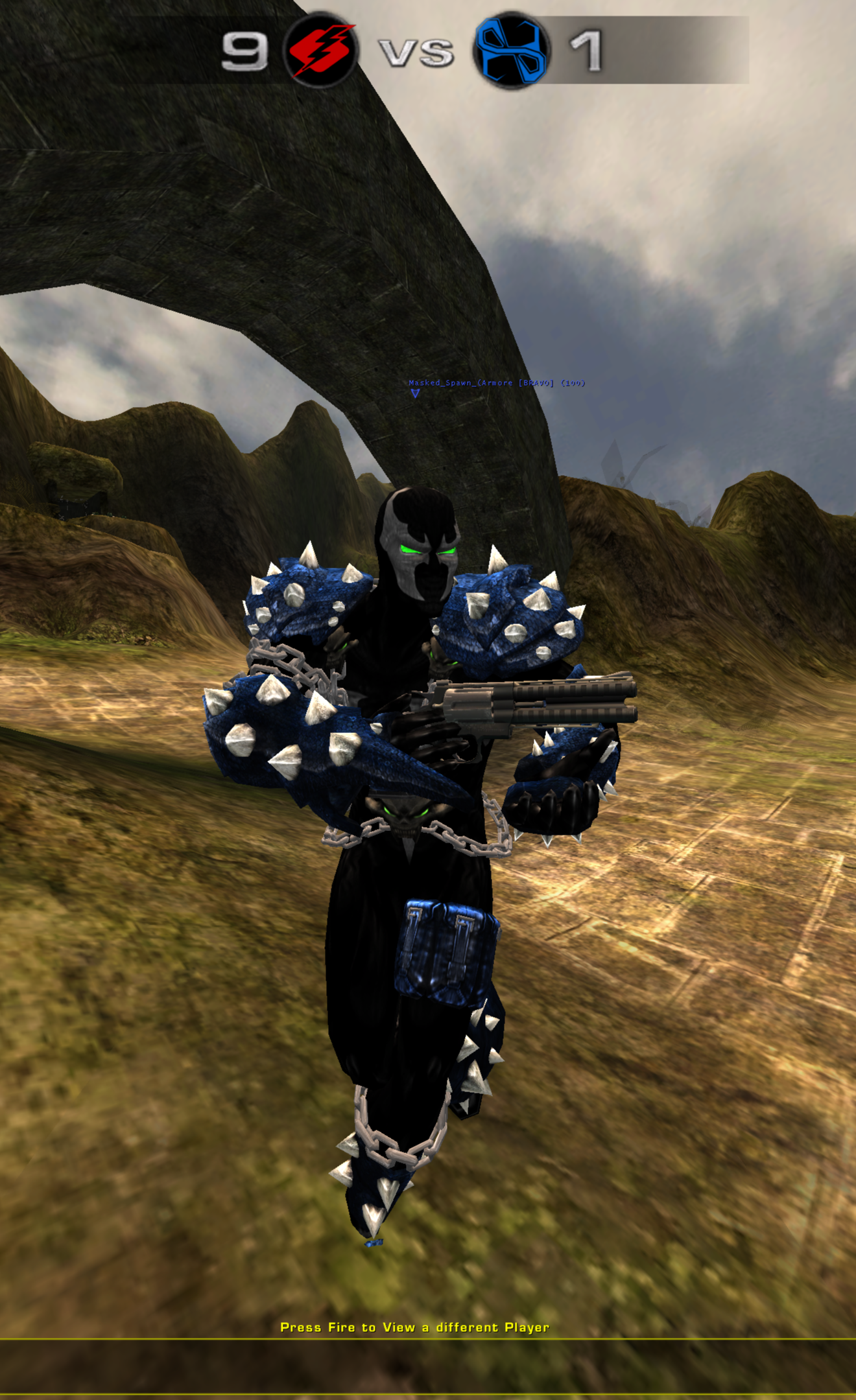
Task: Click the Masked_Spawn_(Armore name text
Action: pyautogui.click(x=460, y=383)
